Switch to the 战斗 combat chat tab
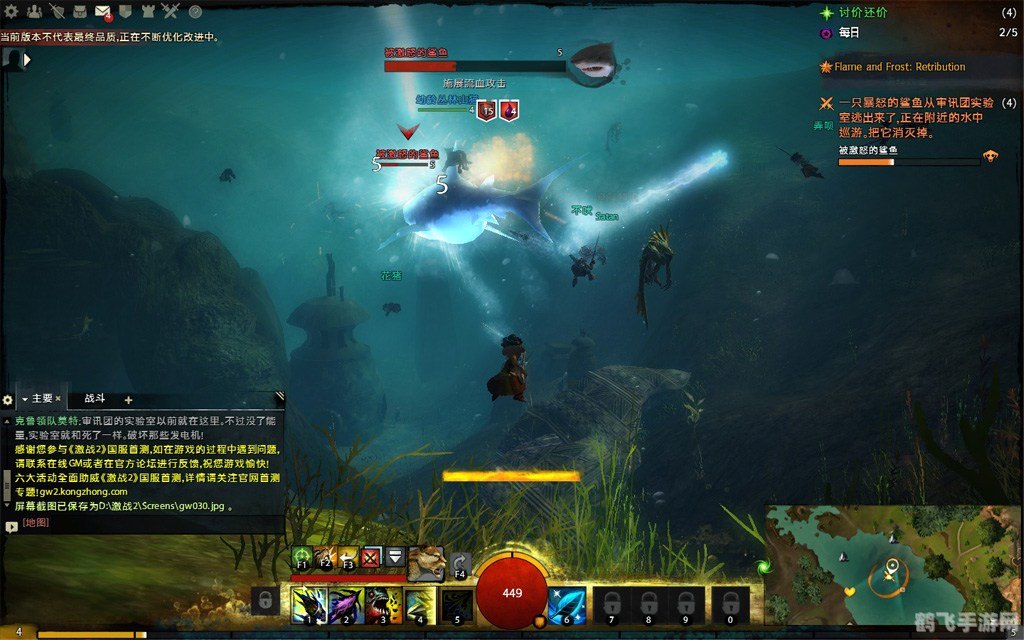Viewport: 1024px width, 640px height. [94, 398]
